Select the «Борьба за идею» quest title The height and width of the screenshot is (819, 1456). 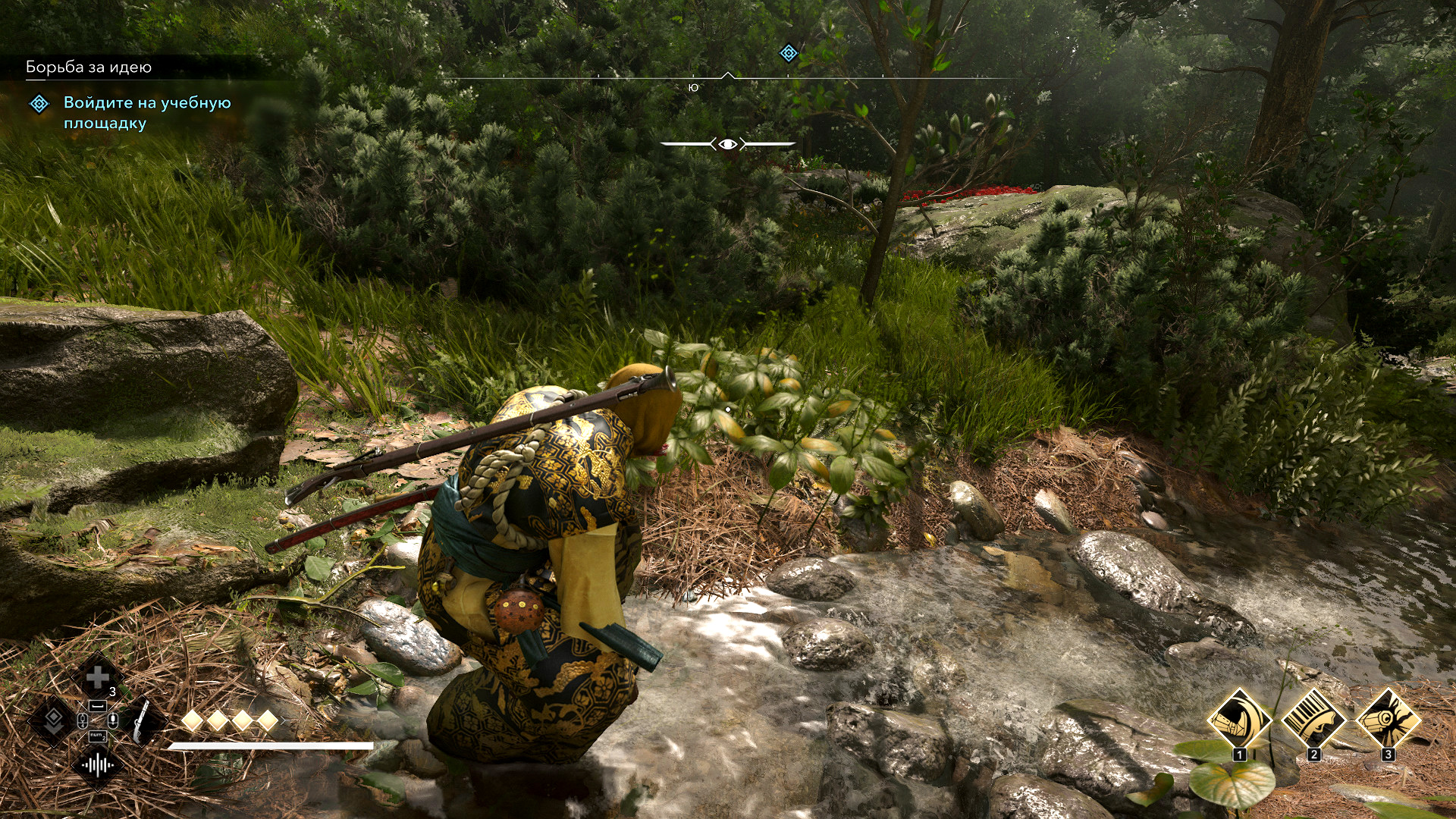click(x=89, y=67)
